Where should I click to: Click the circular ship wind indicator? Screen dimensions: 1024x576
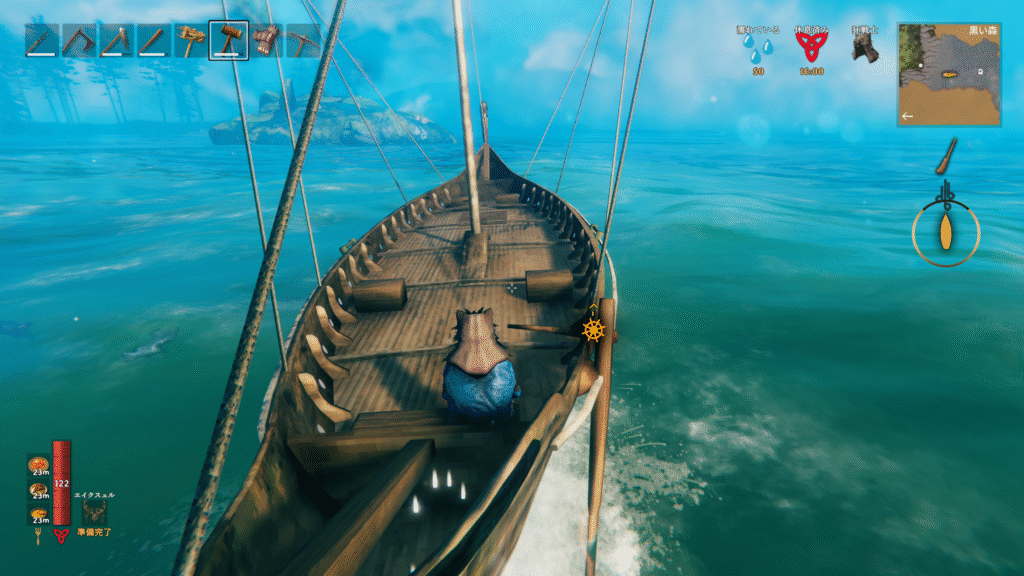click(x=945, y=232)
